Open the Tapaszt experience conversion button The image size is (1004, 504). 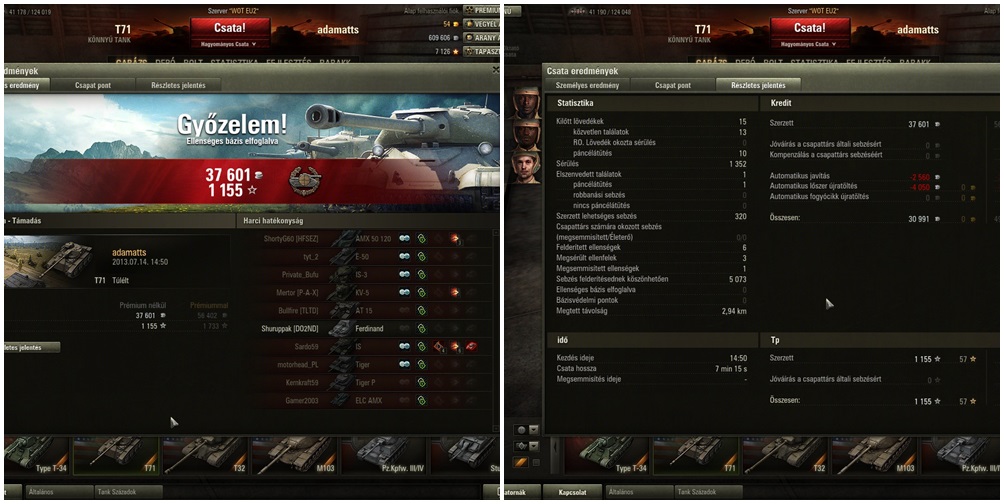[485, 51]
